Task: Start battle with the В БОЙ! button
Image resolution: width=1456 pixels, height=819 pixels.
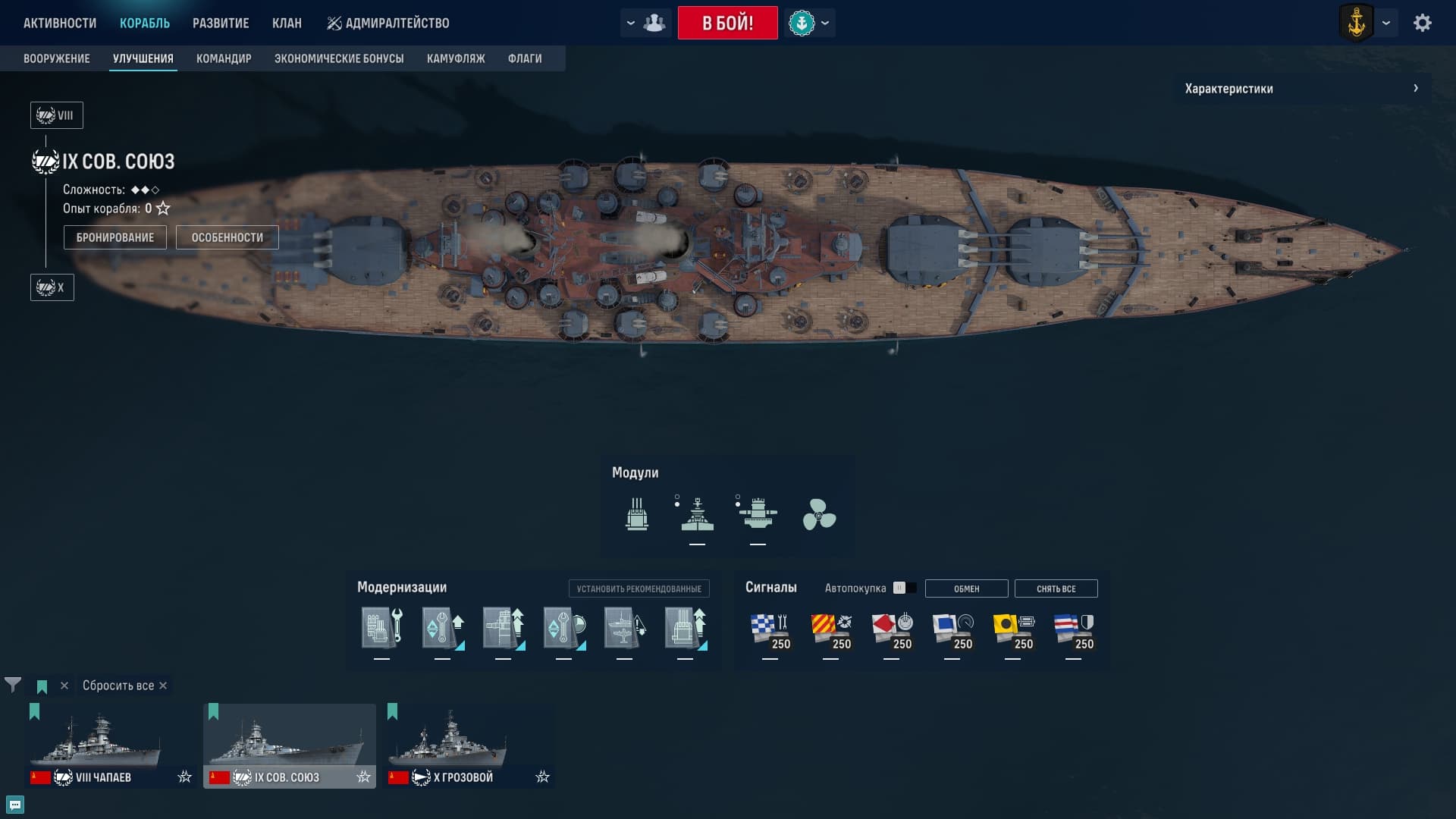Action: [x=727, y=23]
